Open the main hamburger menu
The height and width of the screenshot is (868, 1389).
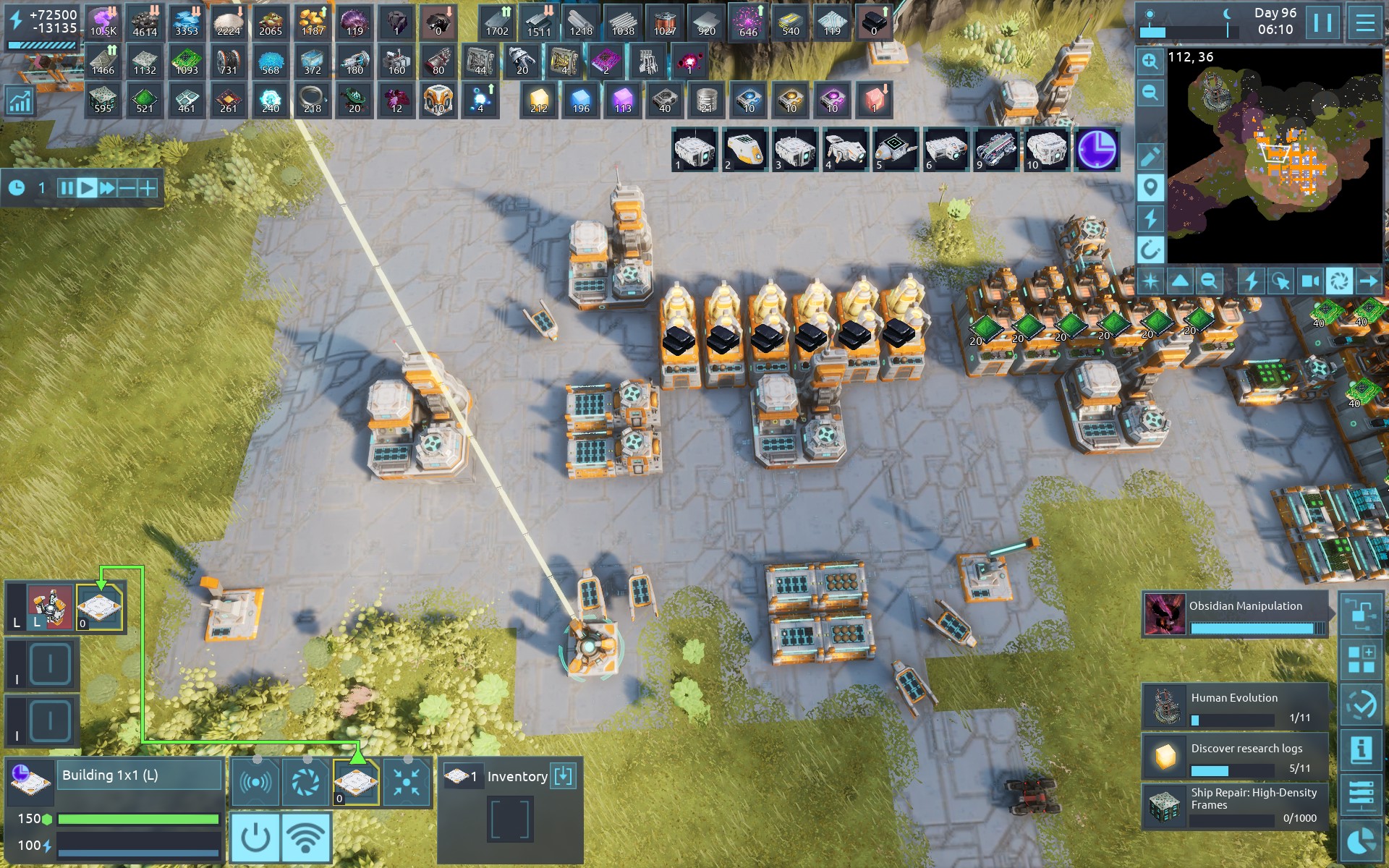(x=1364, y=23)
